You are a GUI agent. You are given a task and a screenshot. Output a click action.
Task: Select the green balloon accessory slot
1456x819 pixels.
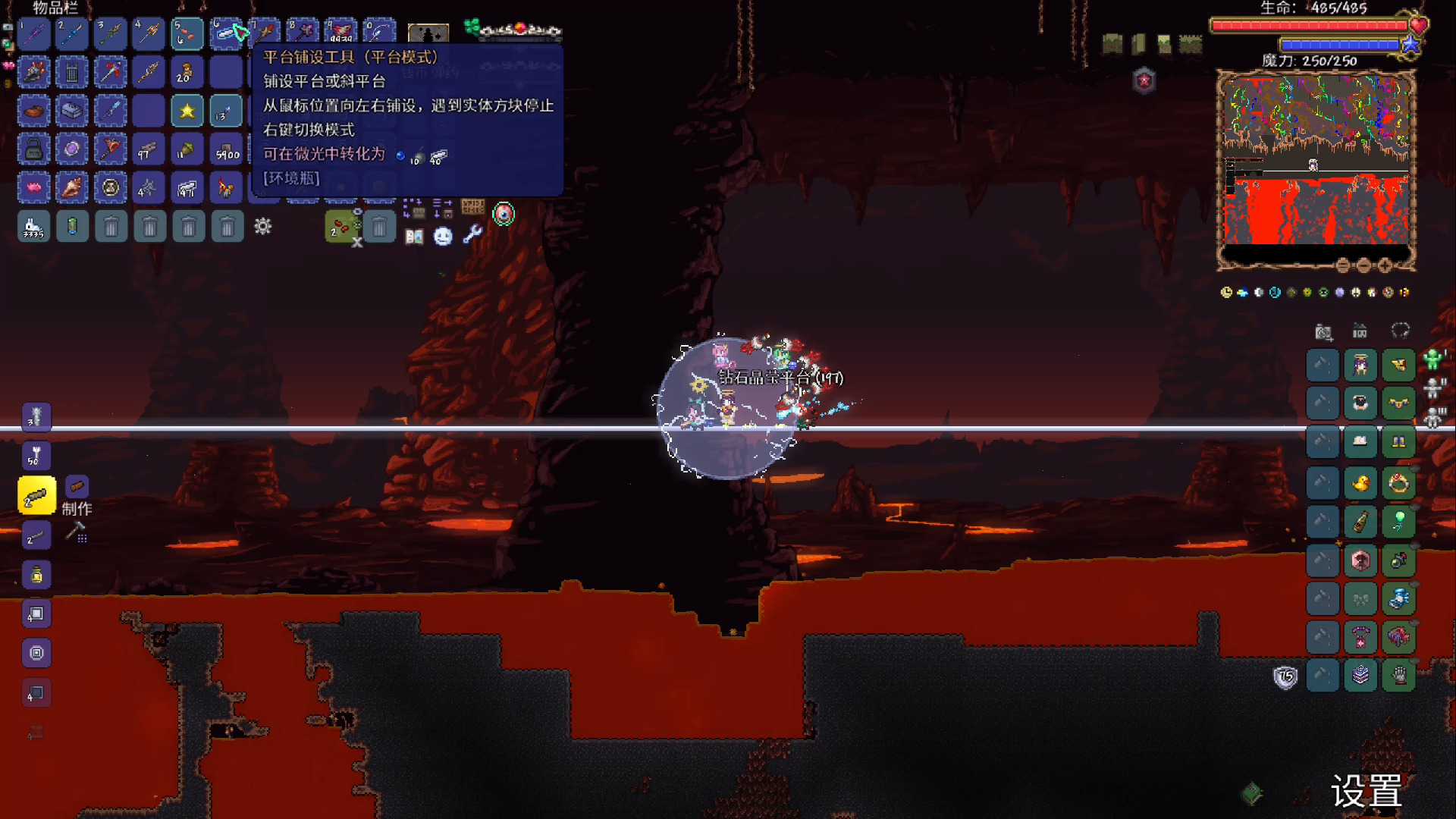tap(1399, 521)
